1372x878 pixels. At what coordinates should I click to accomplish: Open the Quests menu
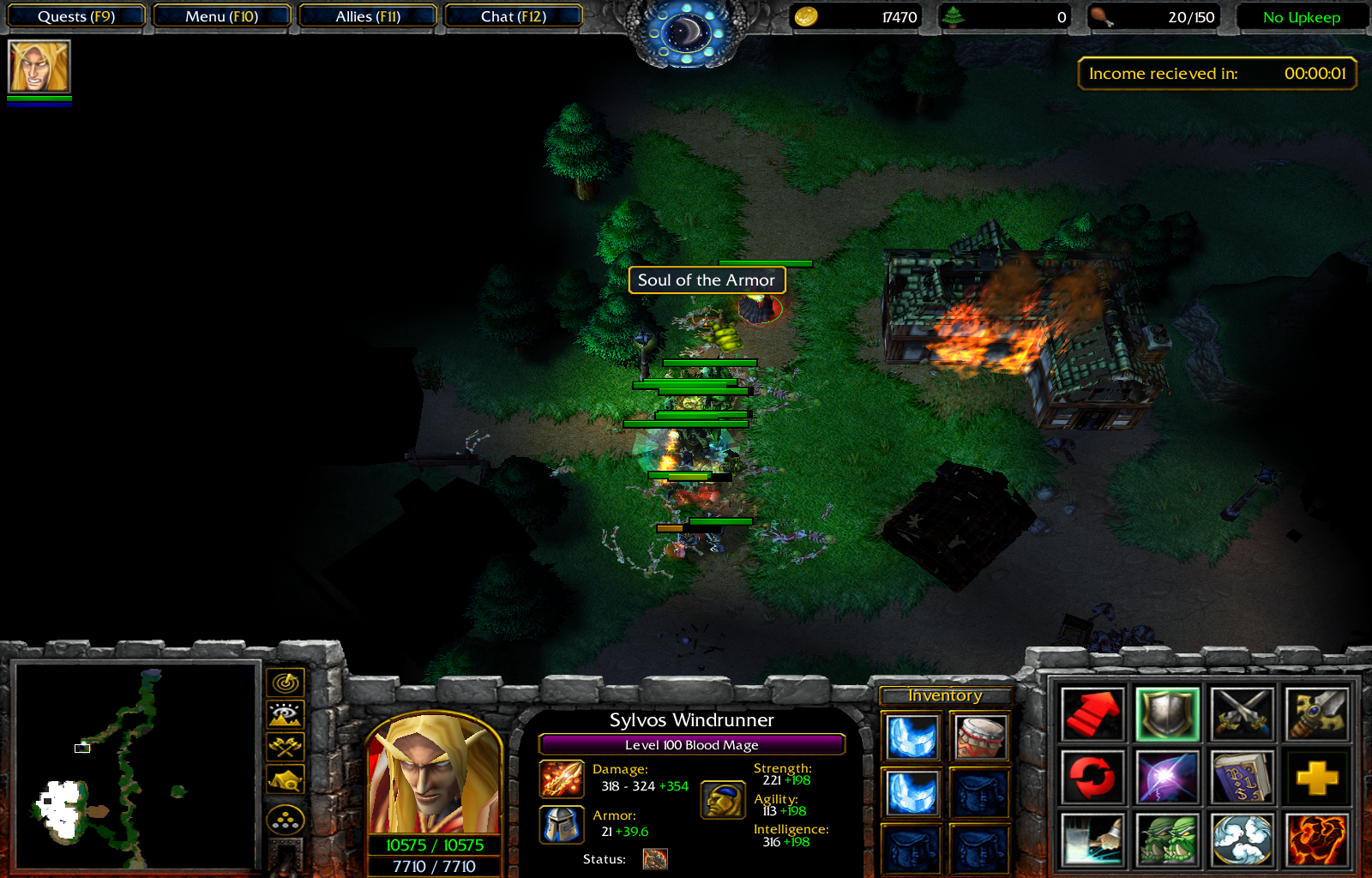click(75, 15)
